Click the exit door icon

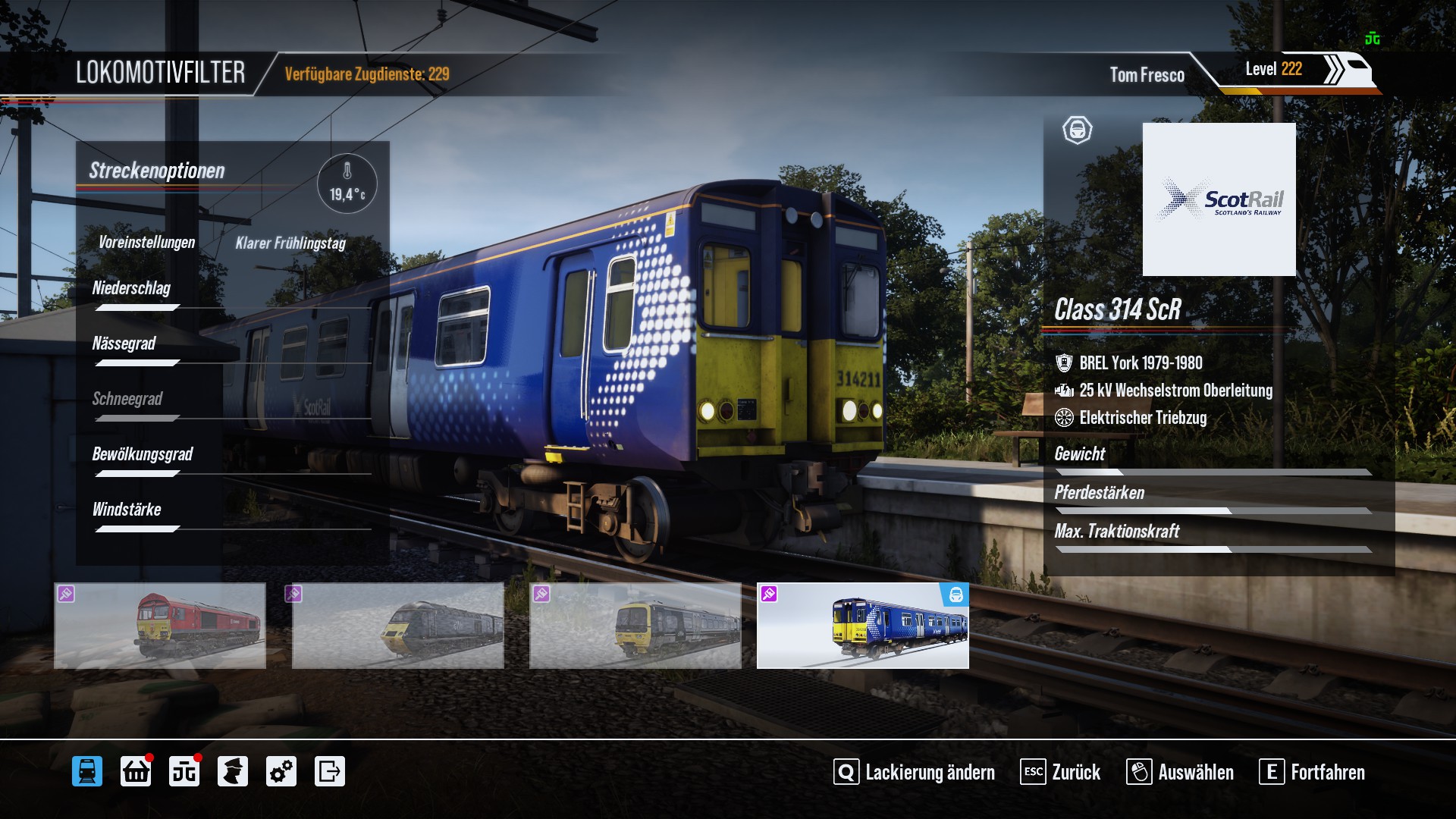pos(330,772)
